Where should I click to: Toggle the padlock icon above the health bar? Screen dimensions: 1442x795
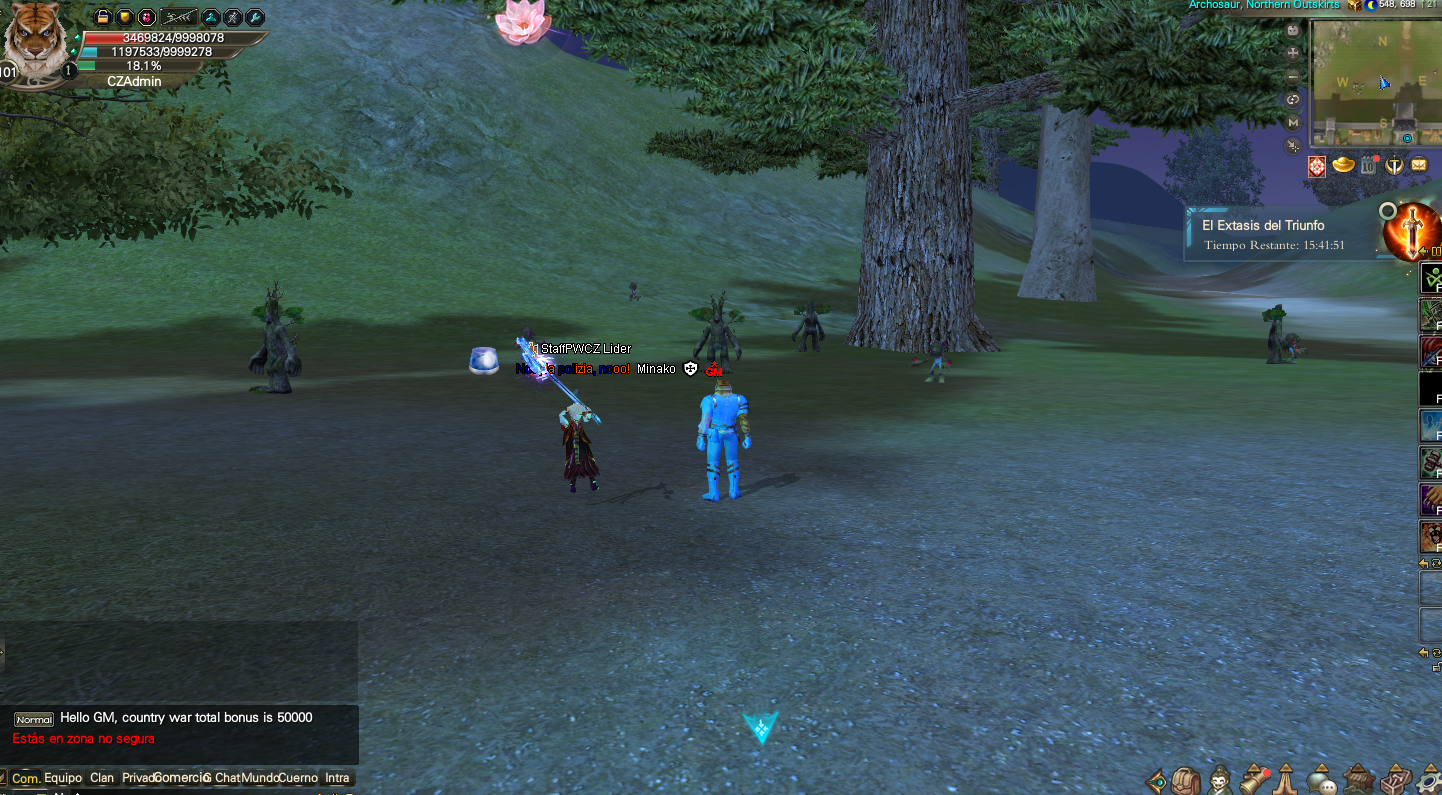point(102,17)
